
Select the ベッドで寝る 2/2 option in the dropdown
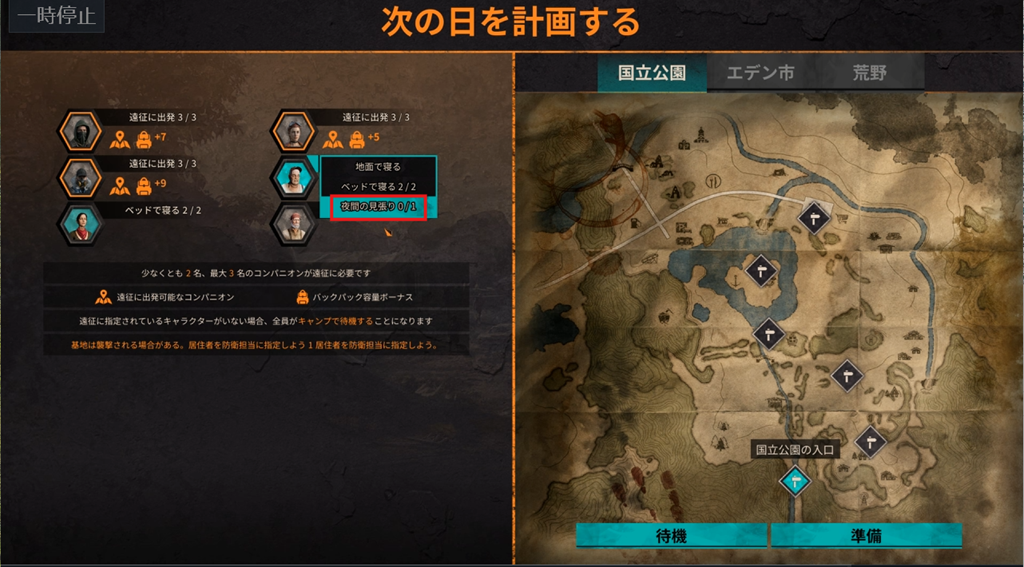pyautogui.click(x=377, y=187)
